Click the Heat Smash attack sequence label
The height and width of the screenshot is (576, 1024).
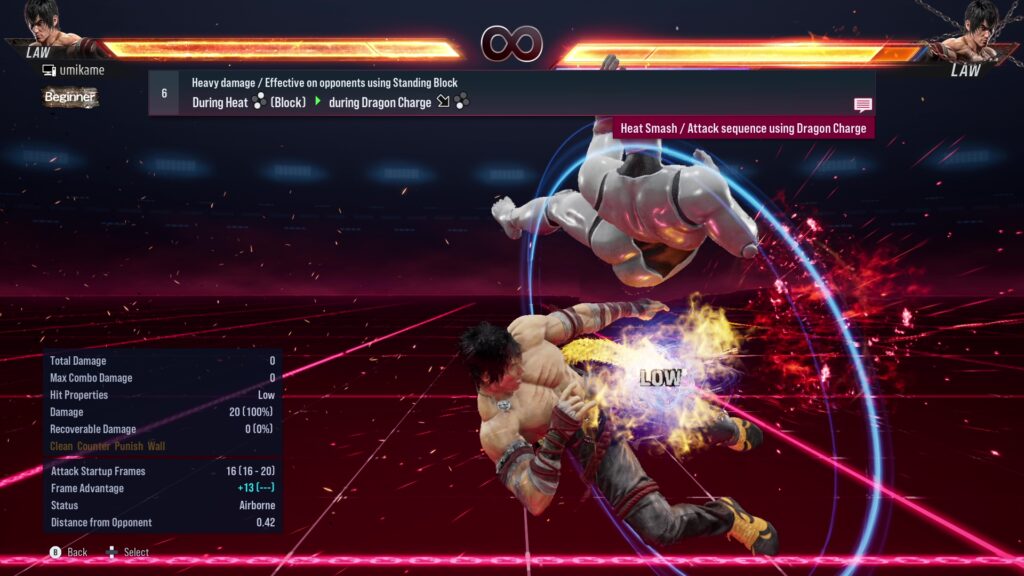(x=743, y=128)
